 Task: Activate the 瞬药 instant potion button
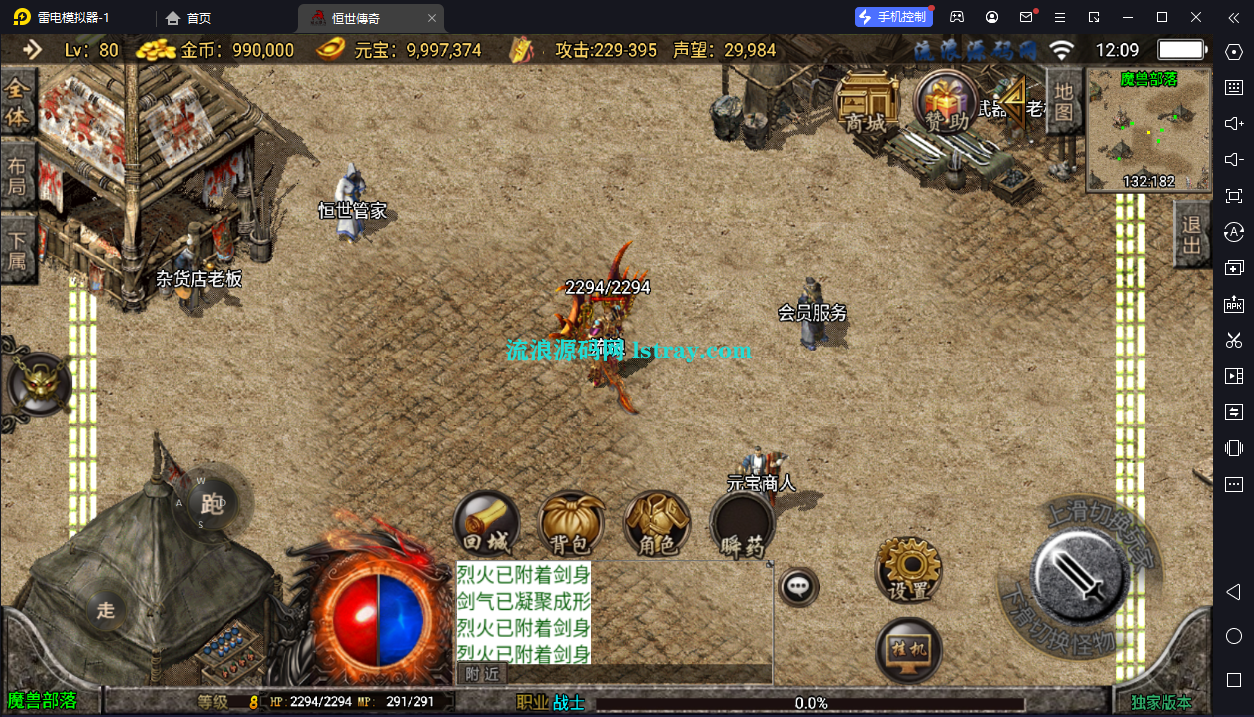click(x=742, y=524)
